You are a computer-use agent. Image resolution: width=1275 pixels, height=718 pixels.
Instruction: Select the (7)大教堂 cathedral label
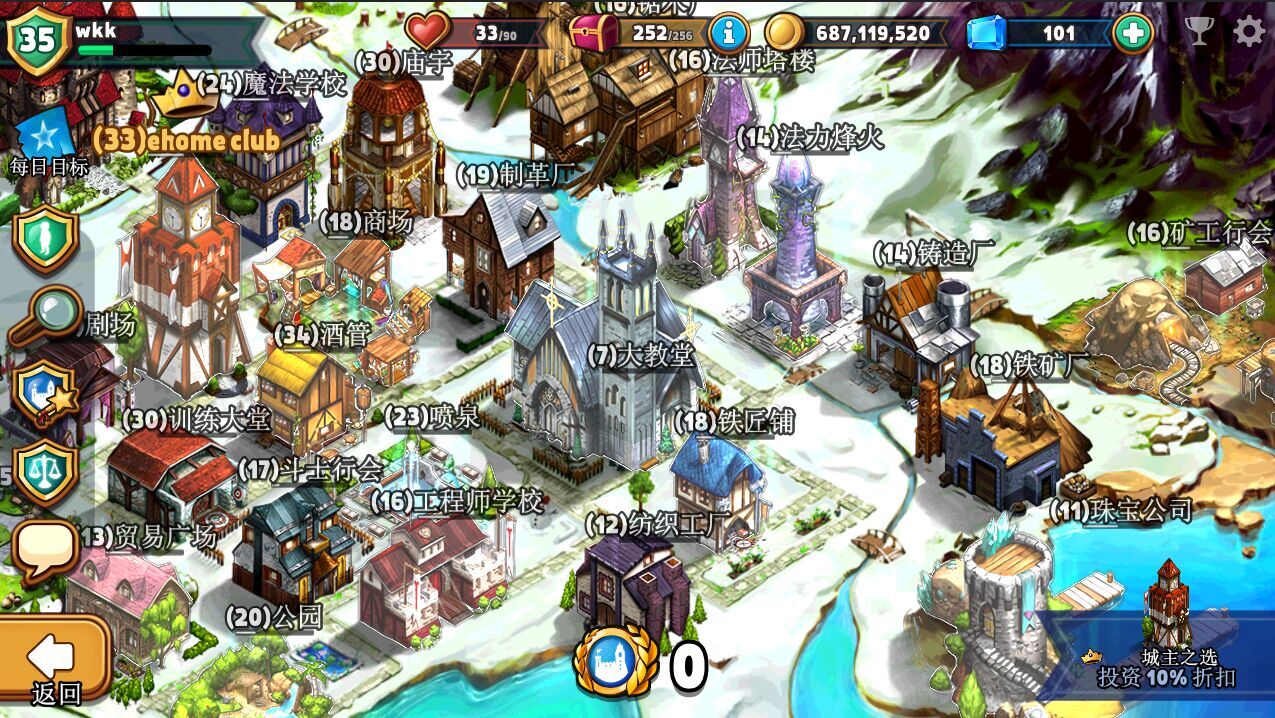(641, 354)
